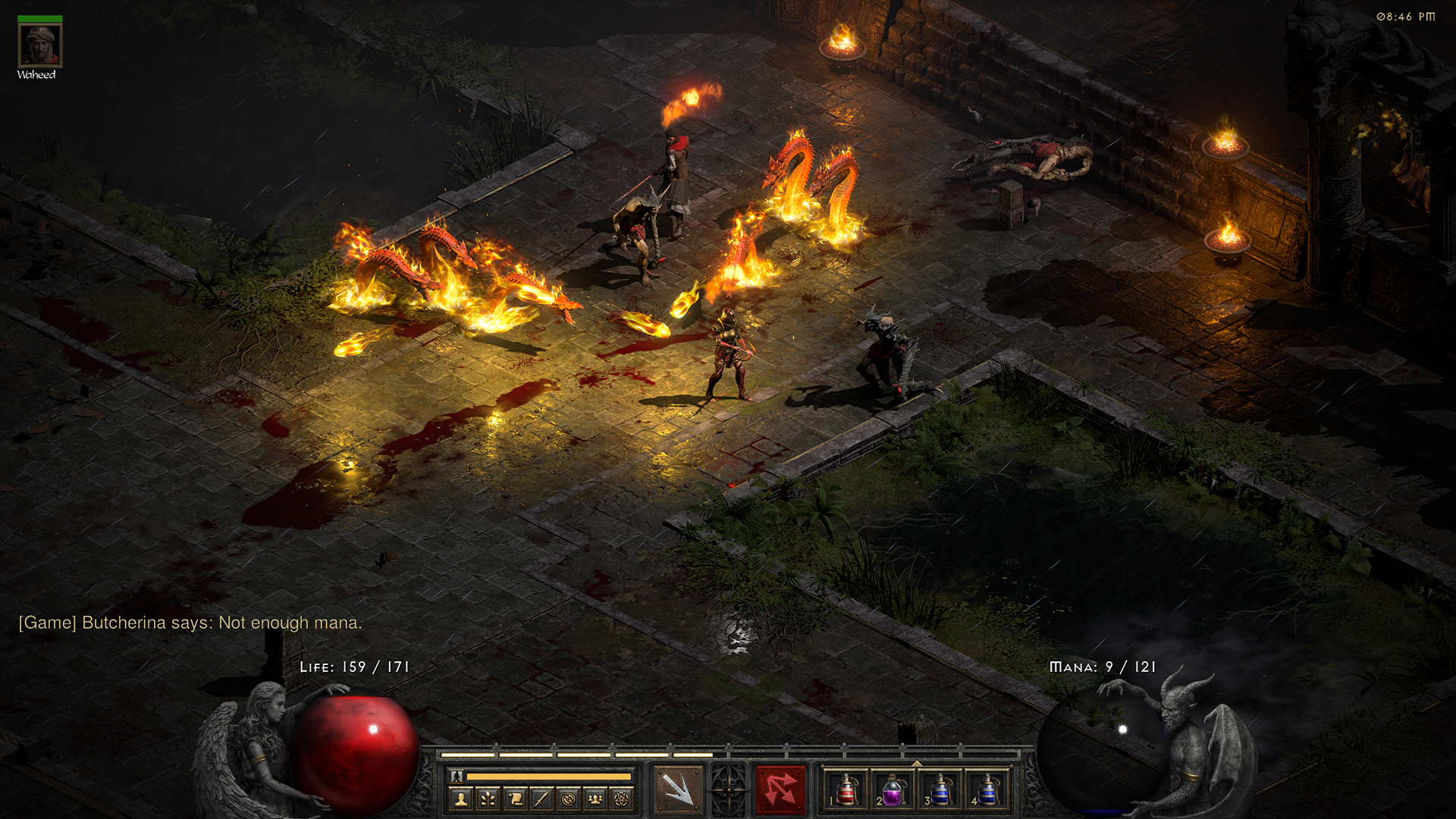Use the purple rejuvenation potion in slot 2
Viewport: 1456px width, 819px height.
coord(893,789)
